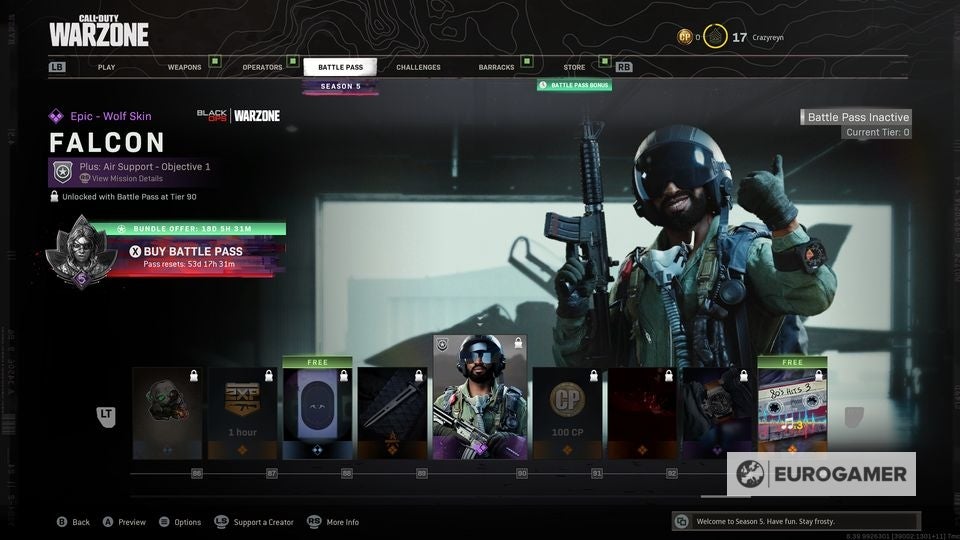
Task: Click the Eurogamer watermark logo
Action: pos(820,474)
